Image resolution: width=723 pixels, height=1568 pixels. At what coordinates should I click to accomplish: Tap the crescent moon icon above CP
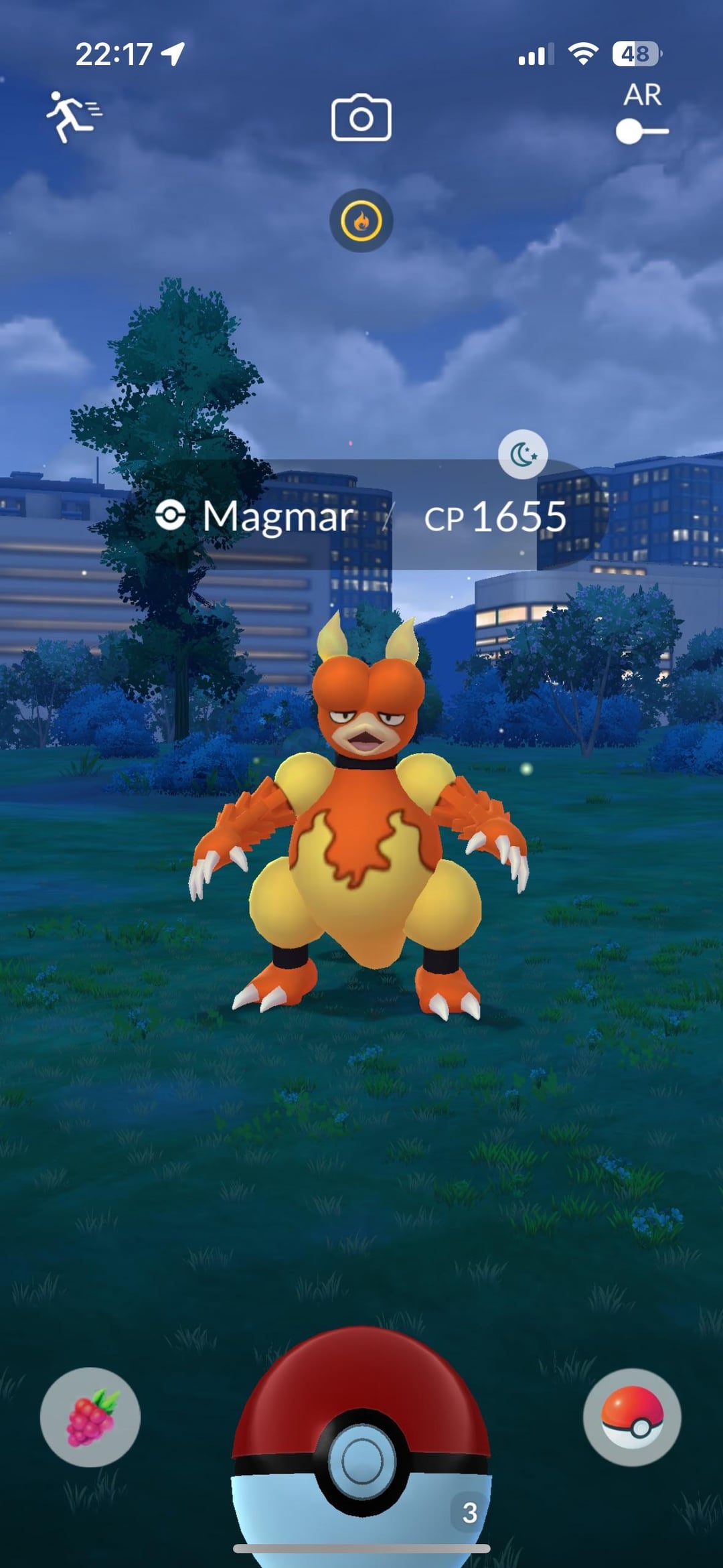click(x=523, y=455)
